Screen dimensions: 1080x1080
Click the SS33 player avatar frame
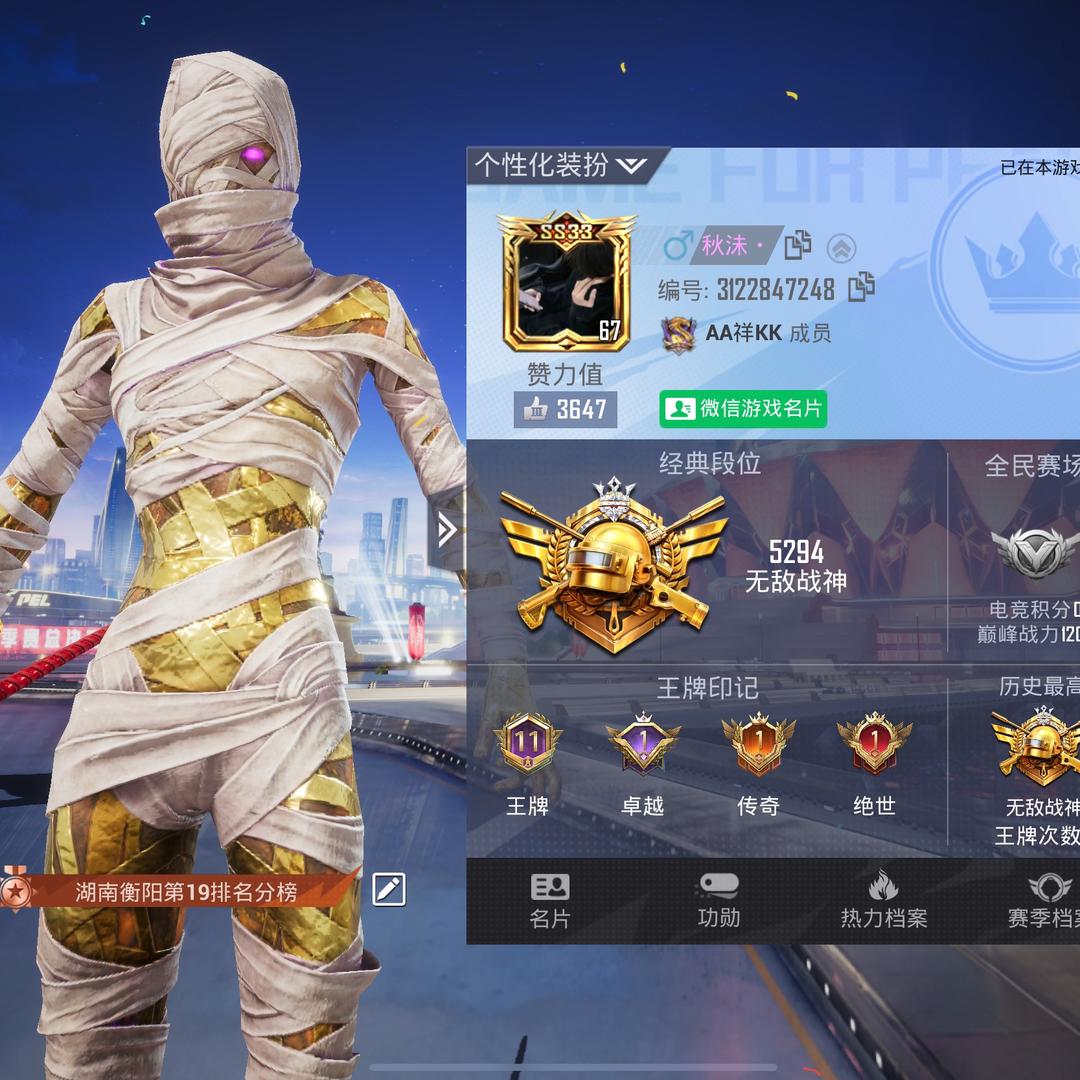coord(566,283)
